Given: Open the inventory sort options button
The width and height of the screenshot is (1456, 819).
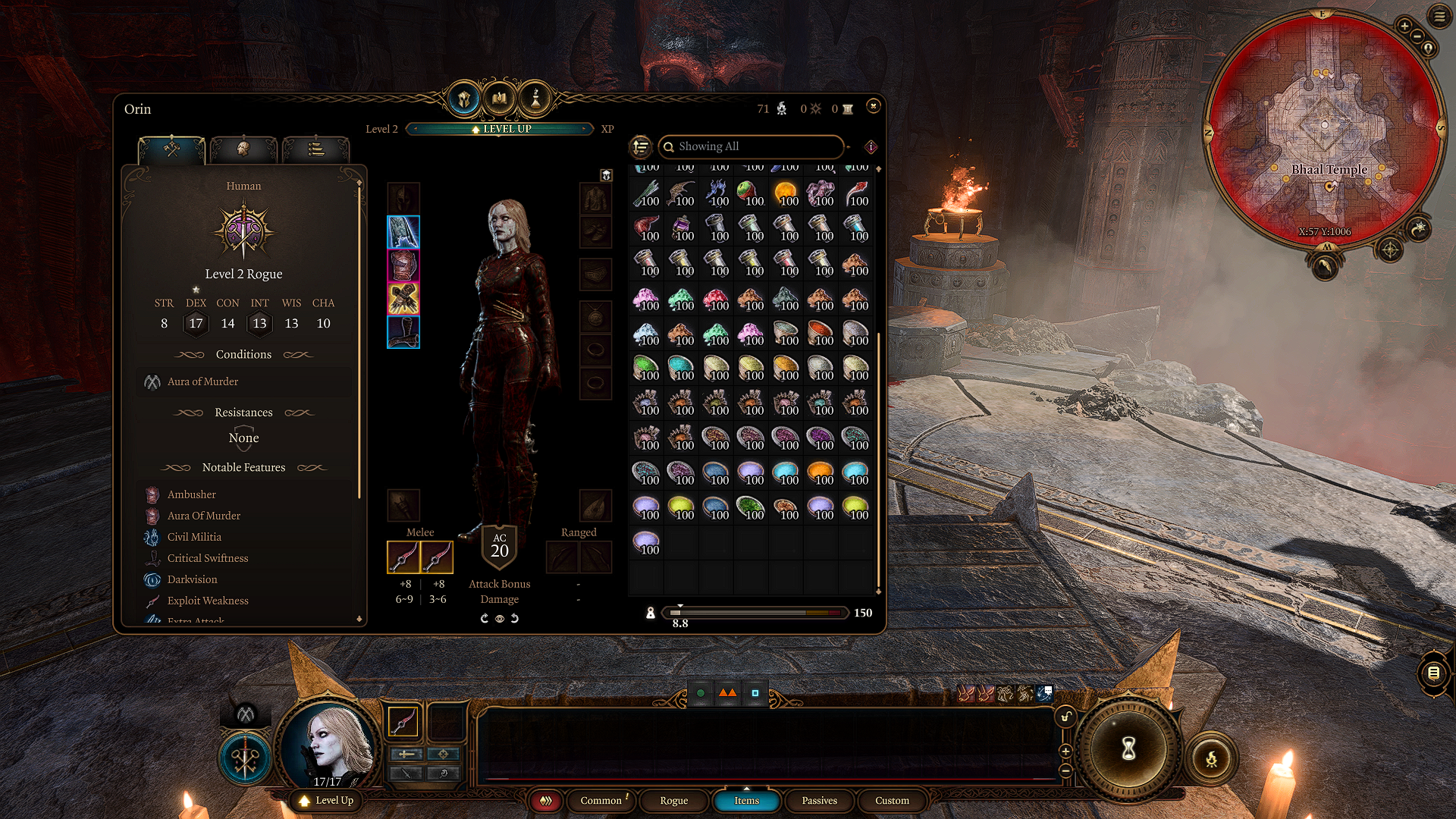Looking at the screenshot, I should [641, 146].
